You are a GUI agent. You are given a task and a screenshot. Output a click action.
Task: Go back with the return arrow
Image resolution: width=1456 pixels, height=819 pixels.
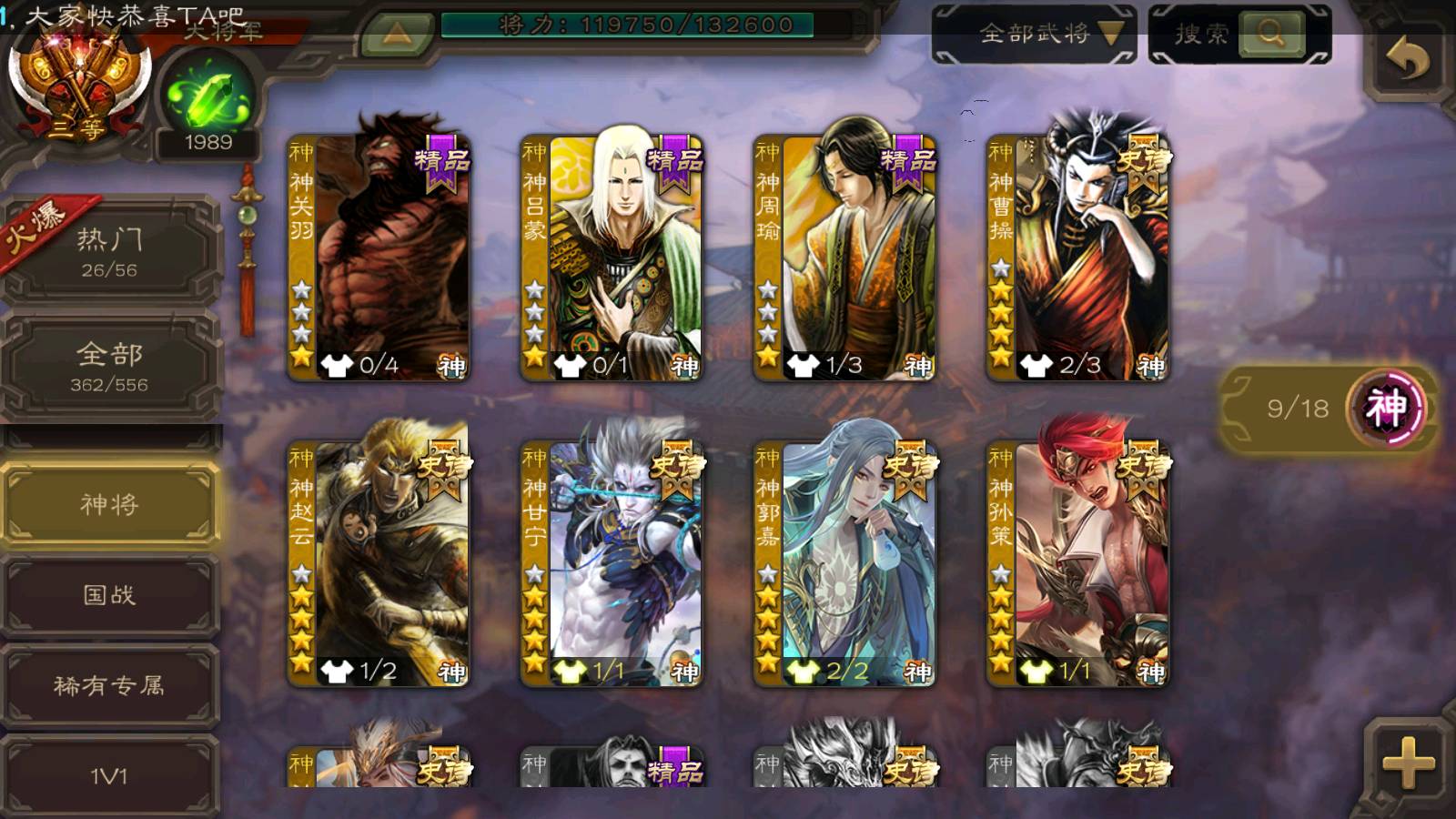click(1407, 61)
